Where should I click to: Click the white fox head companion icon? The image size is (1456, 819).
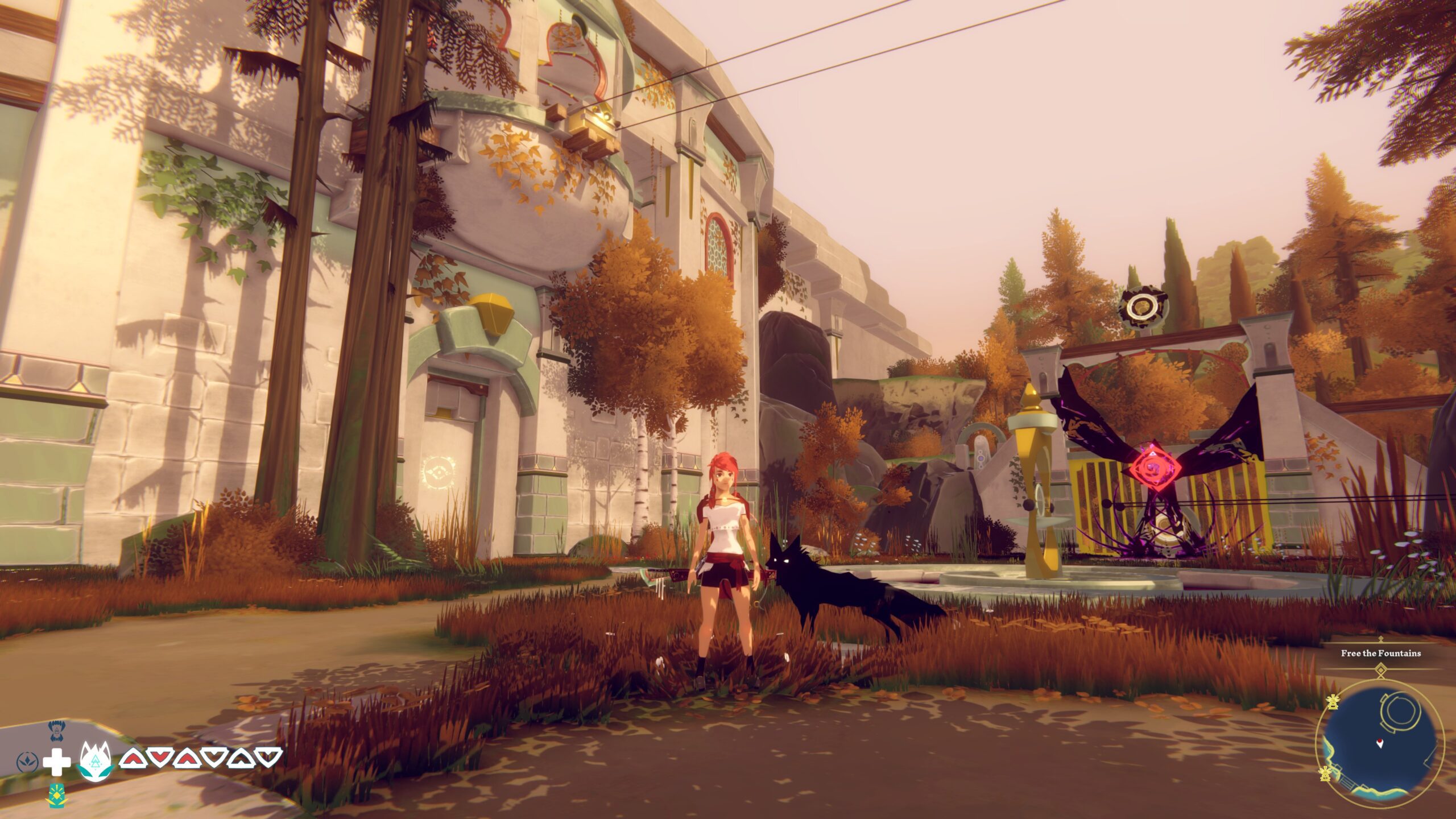(96, 761)
